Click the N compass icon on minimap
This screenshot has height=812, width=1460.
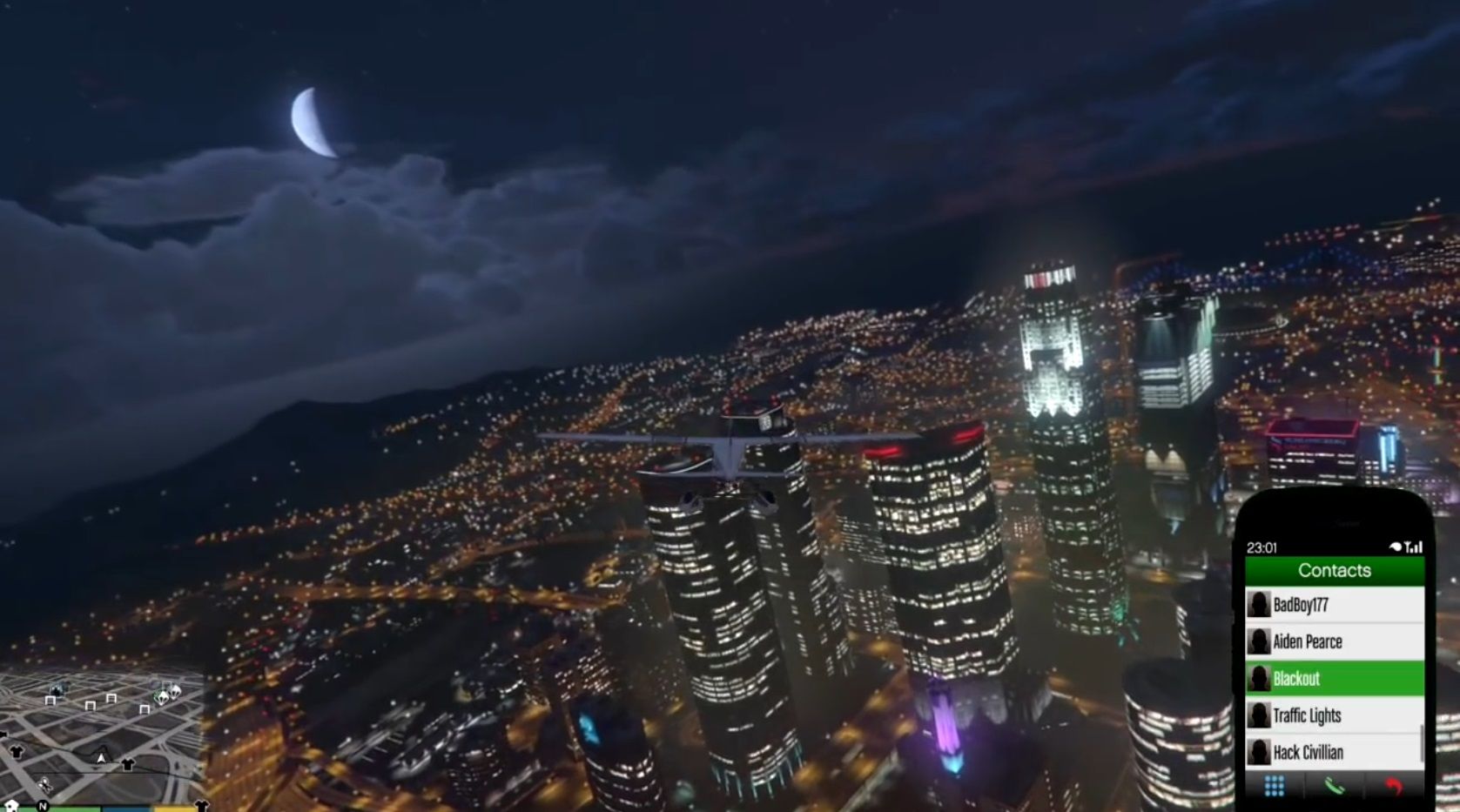[43, 806]
